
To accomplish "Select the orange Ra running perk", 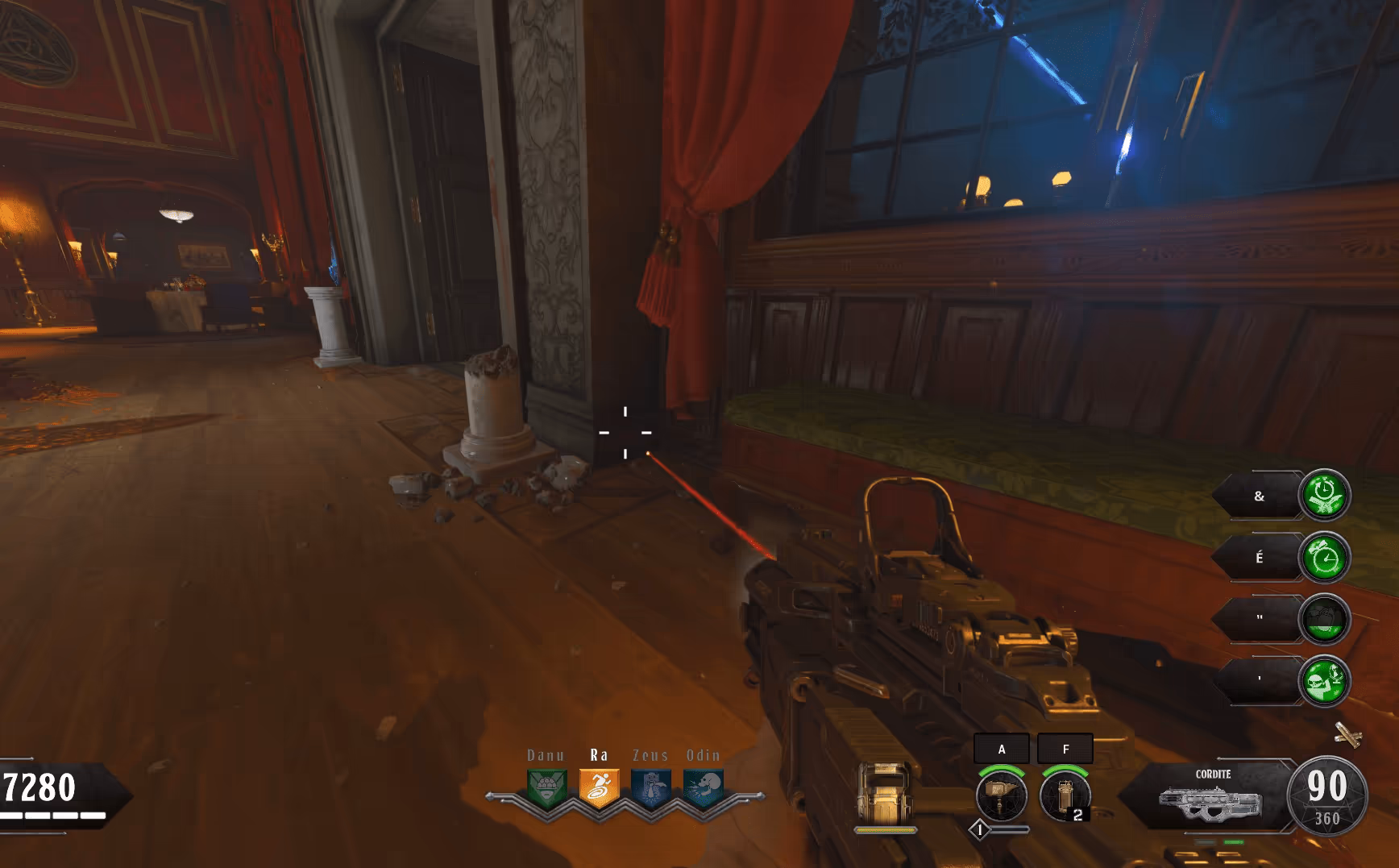I will 599,788.
